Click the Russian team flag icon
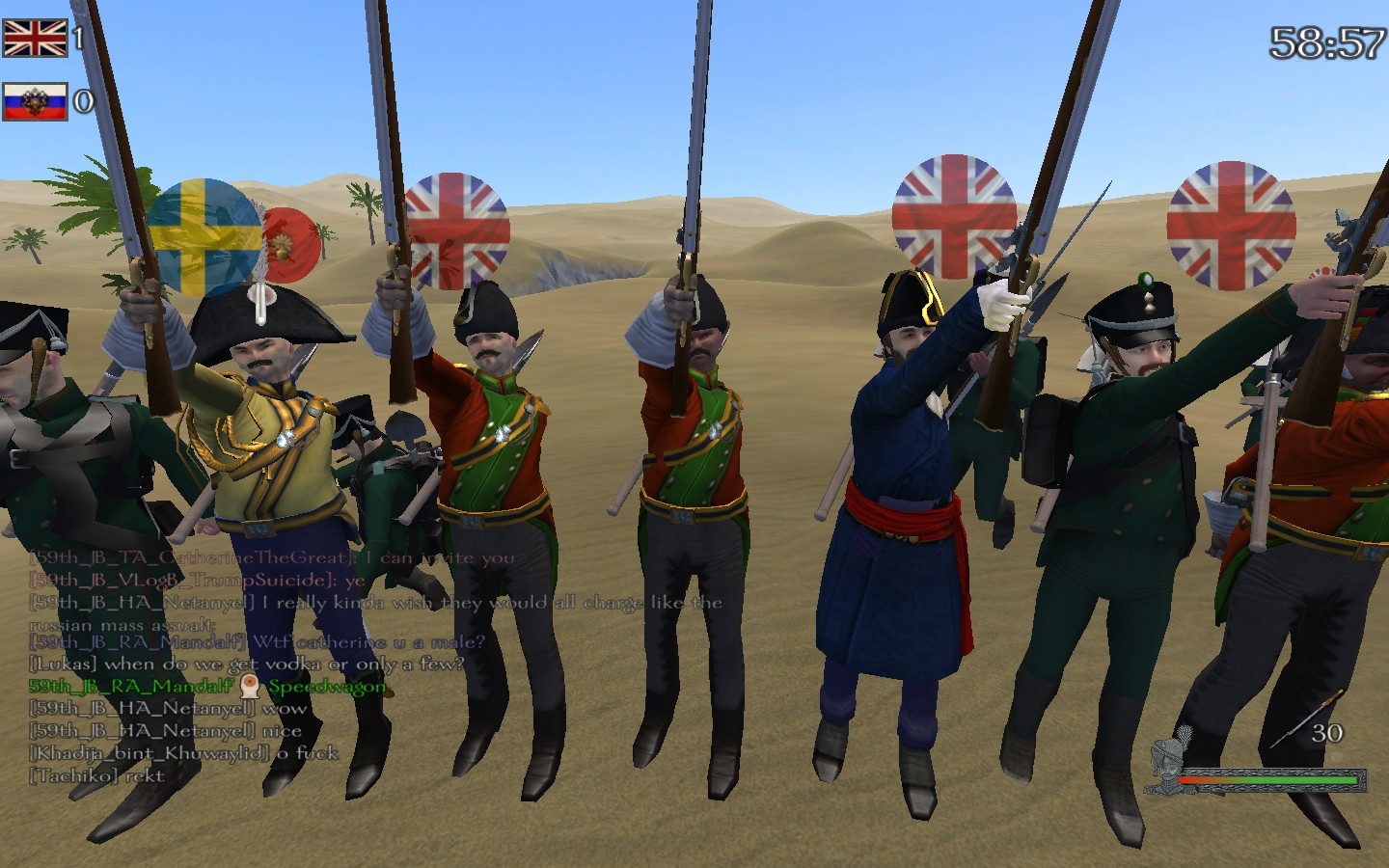 coord(35,101)
